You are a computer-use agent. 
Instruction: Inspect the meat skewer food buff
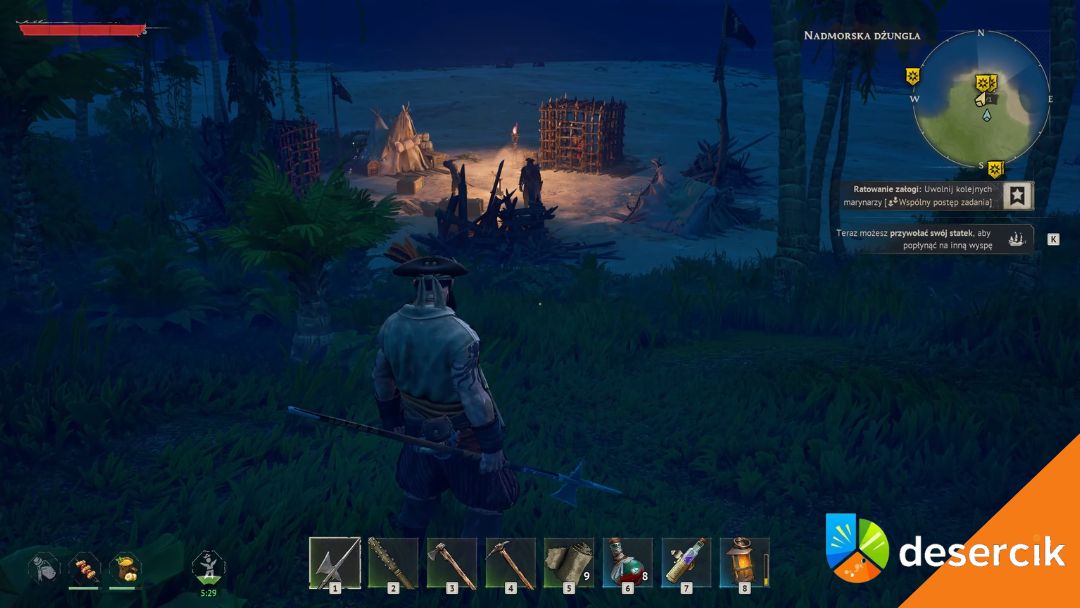[x=84, y=568]
